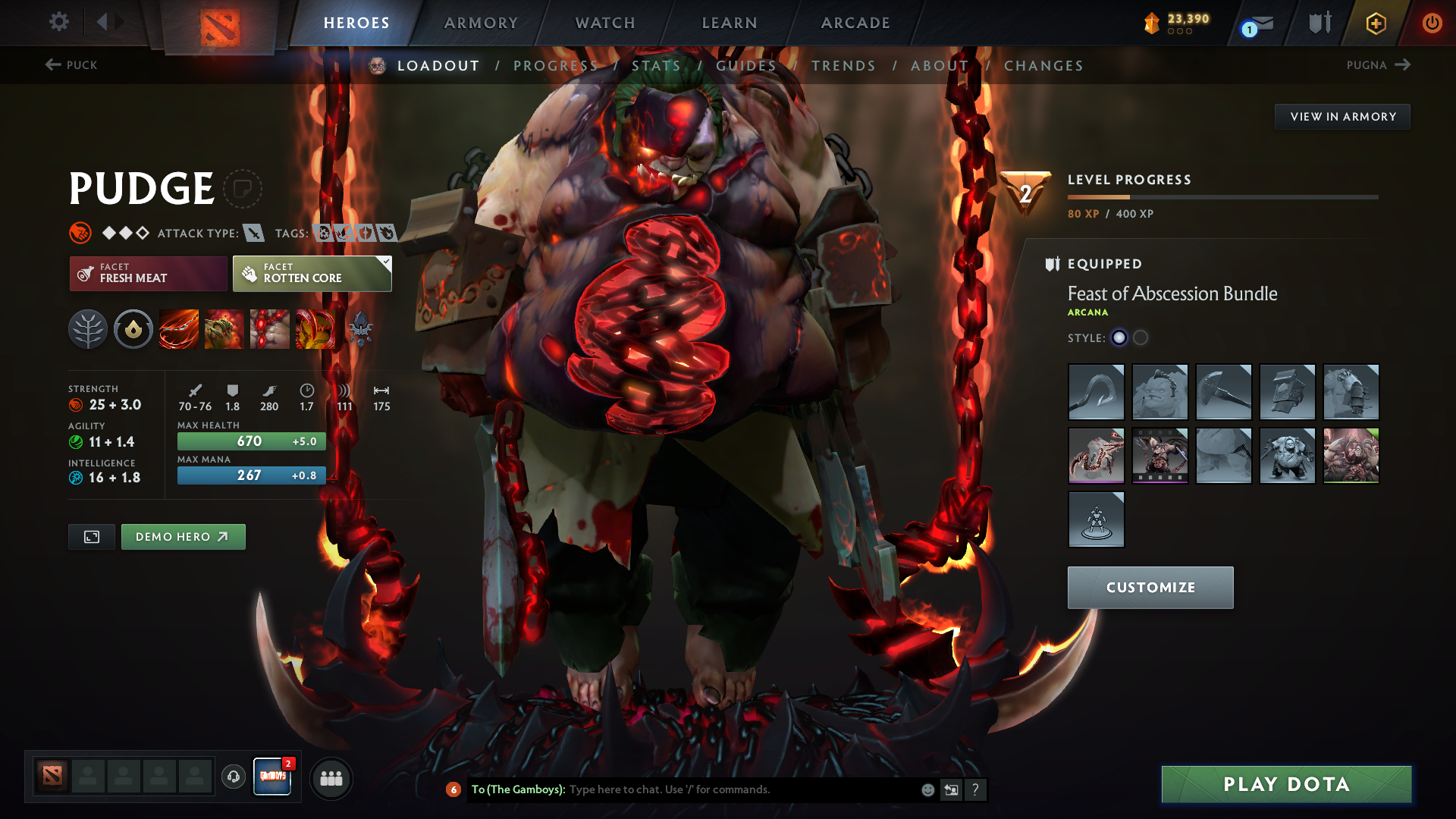Screen dimensions: 1456x819
Task: Open the hero model fullscreen expander
Action: click(91, 536)
